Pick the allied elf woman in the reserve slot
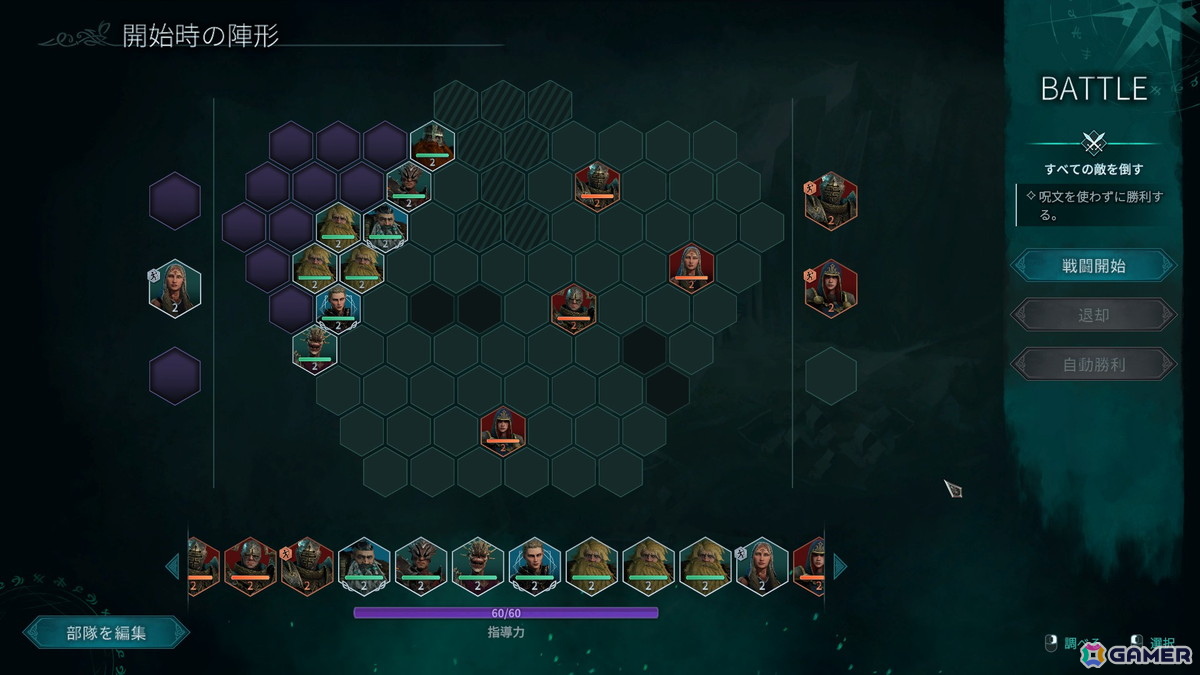 coord(175,289)
